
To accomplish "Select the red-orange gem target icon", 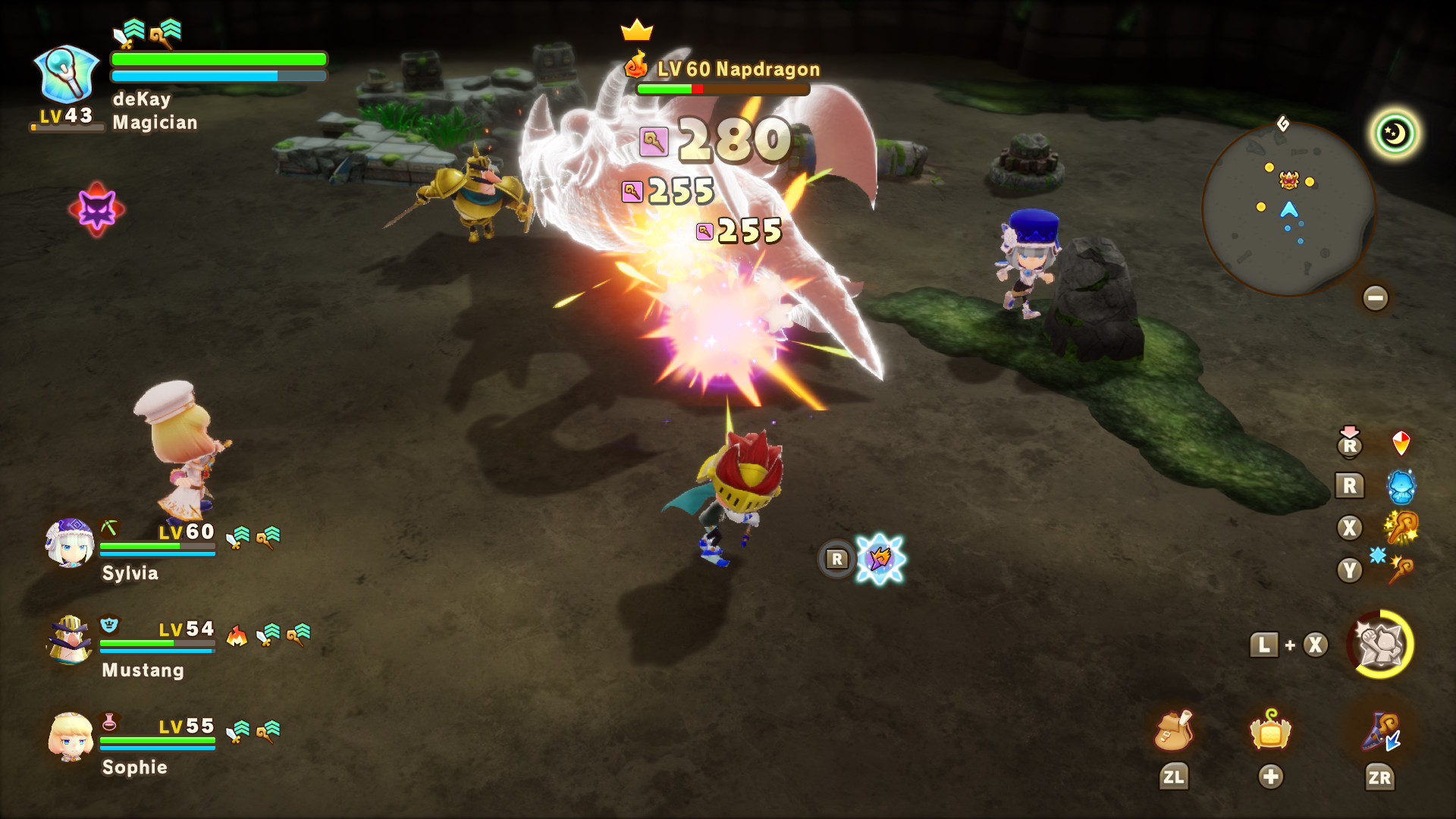I will [1401, 443].
